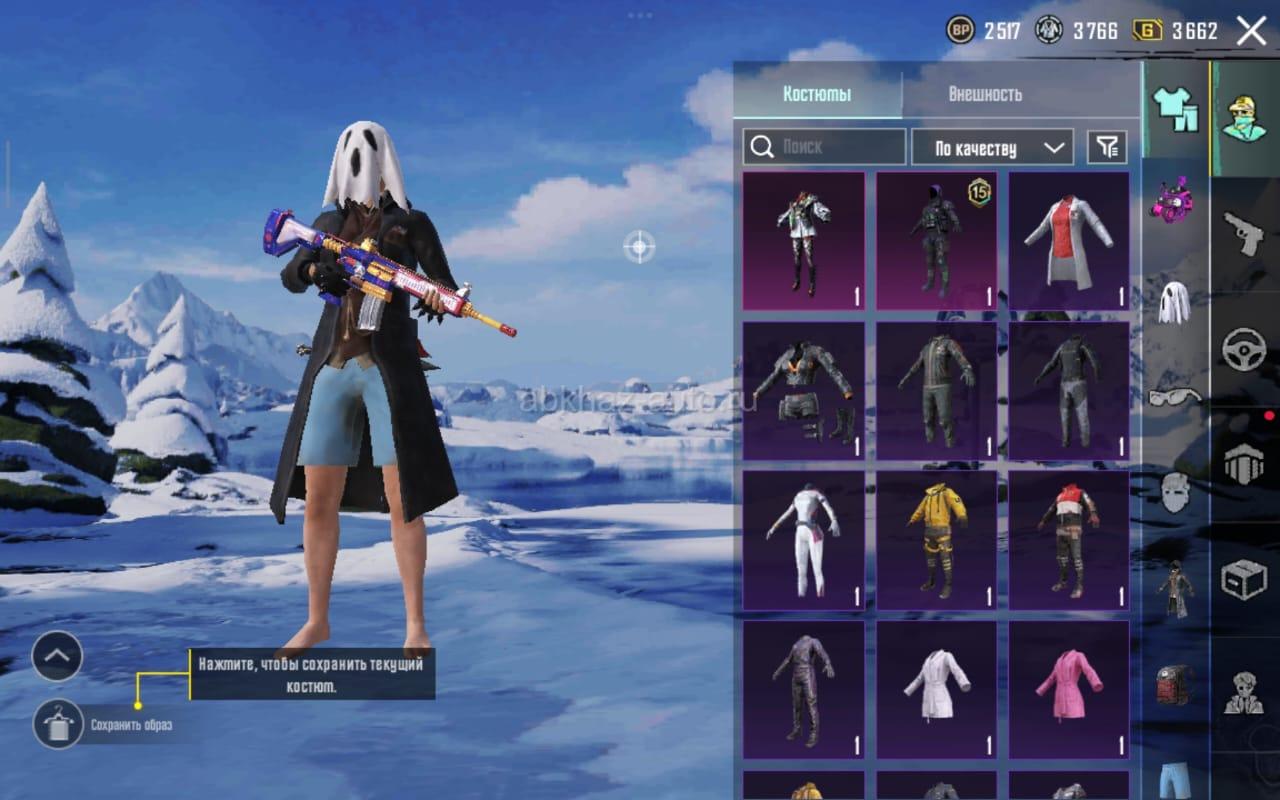This screenshot has height=800, width=1280.
Task: Select the white and pink bodysuit outfit
Action: pos(803,540)
